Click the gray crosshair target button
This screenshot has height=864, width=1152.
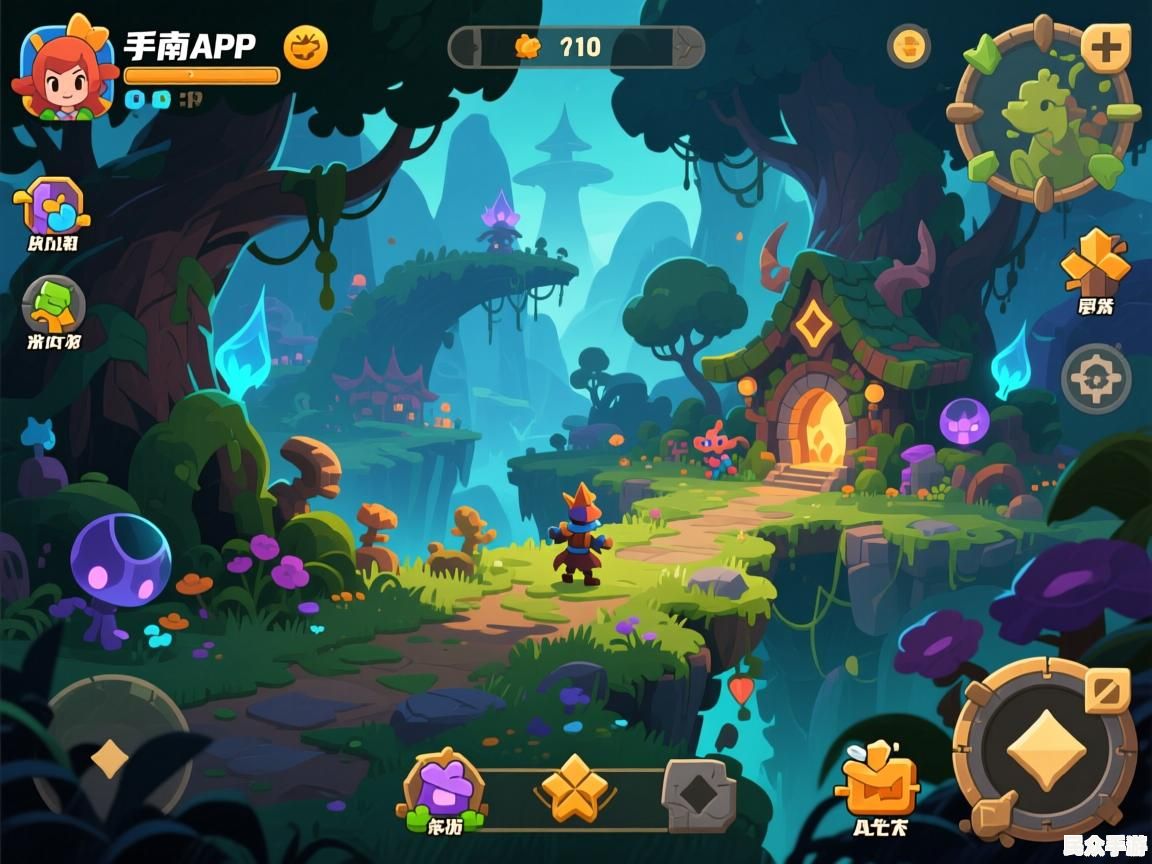pos(1096,379)
